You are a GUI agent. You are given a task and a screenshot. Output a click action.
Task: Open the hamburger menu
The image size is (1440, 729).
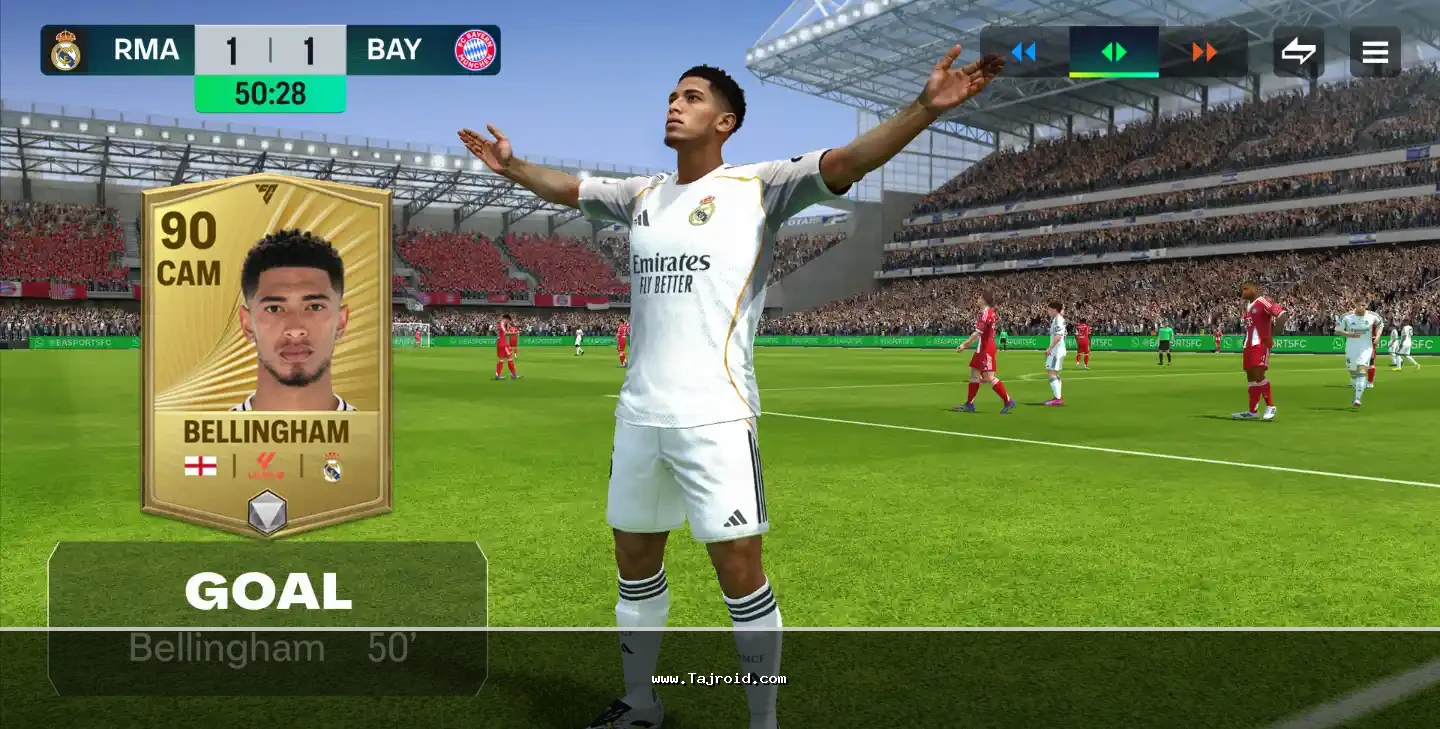pos(1375,52)
